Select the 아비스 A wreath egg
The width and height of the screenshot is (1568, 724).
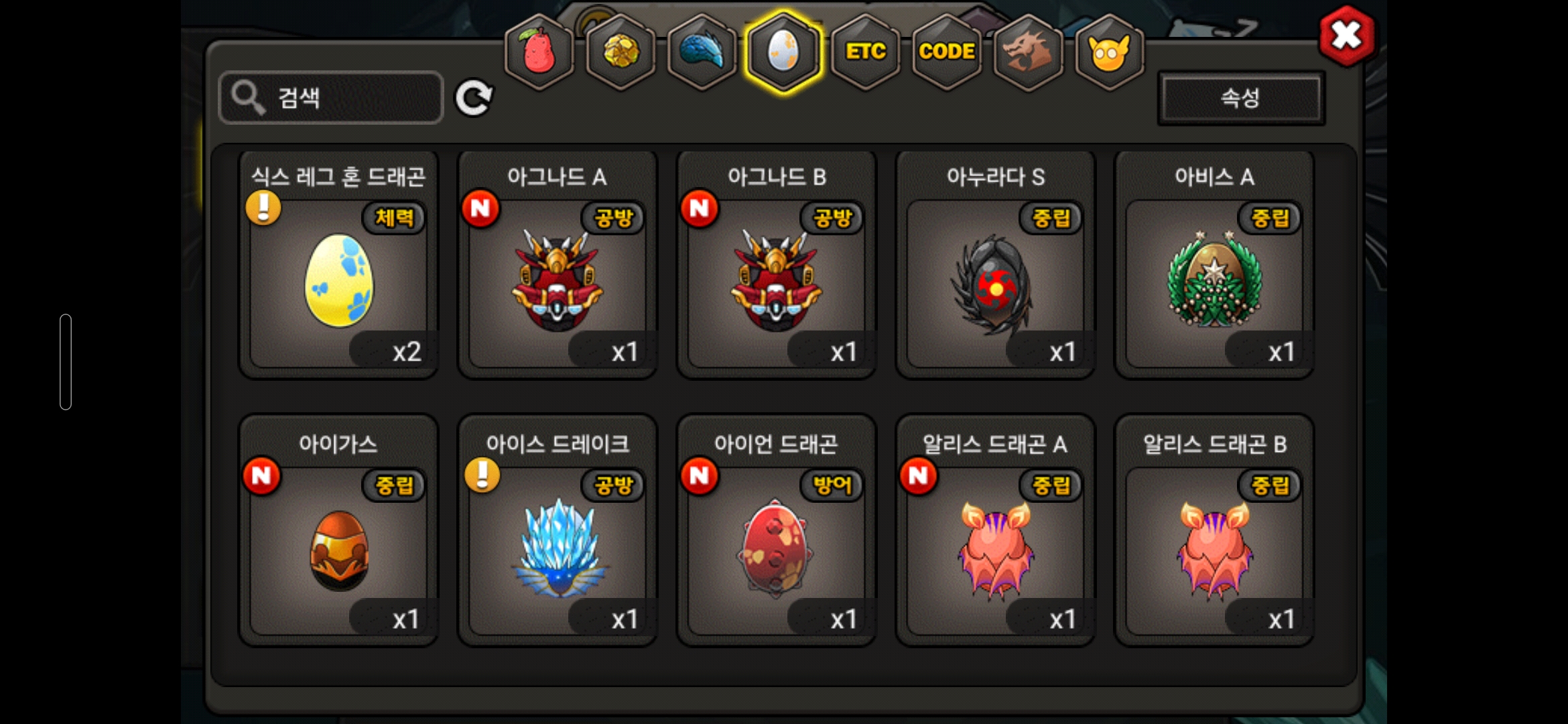(x=1214, y=282)
